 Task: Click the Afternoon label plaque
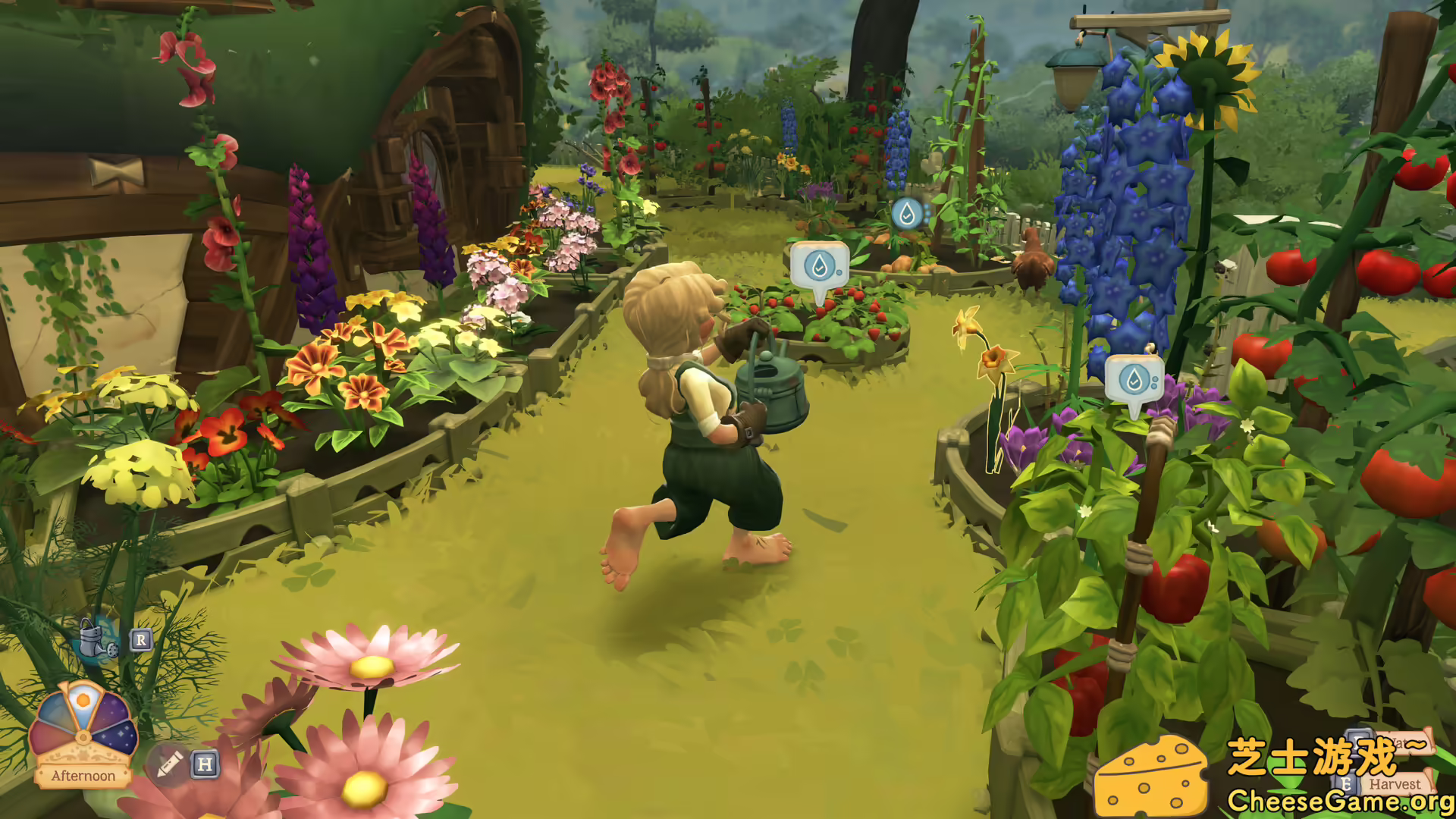(x=83, y=775)
